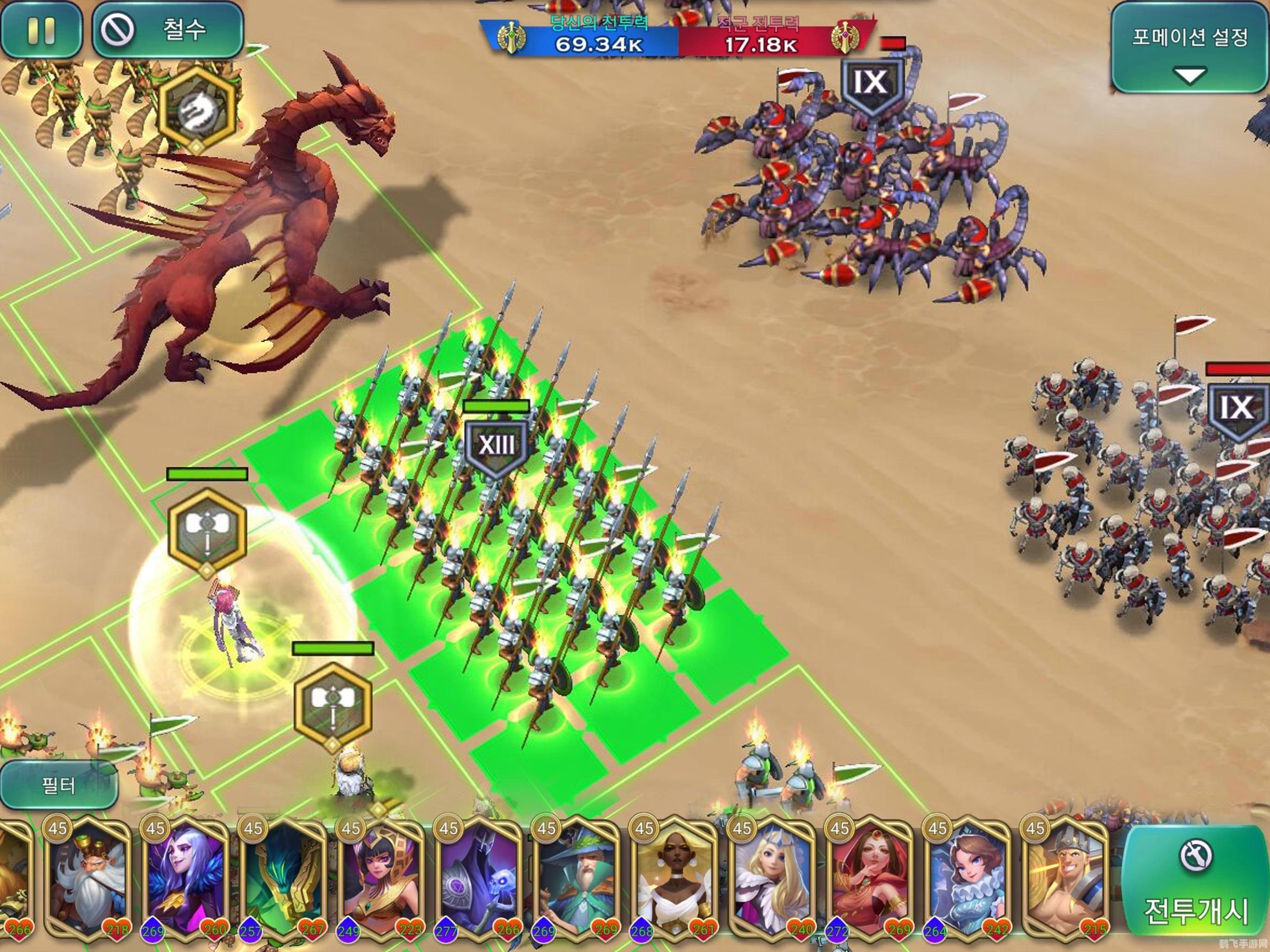
Task: Select the hammer hexagon above the pink-haired hero
Action: pos(207,532)
